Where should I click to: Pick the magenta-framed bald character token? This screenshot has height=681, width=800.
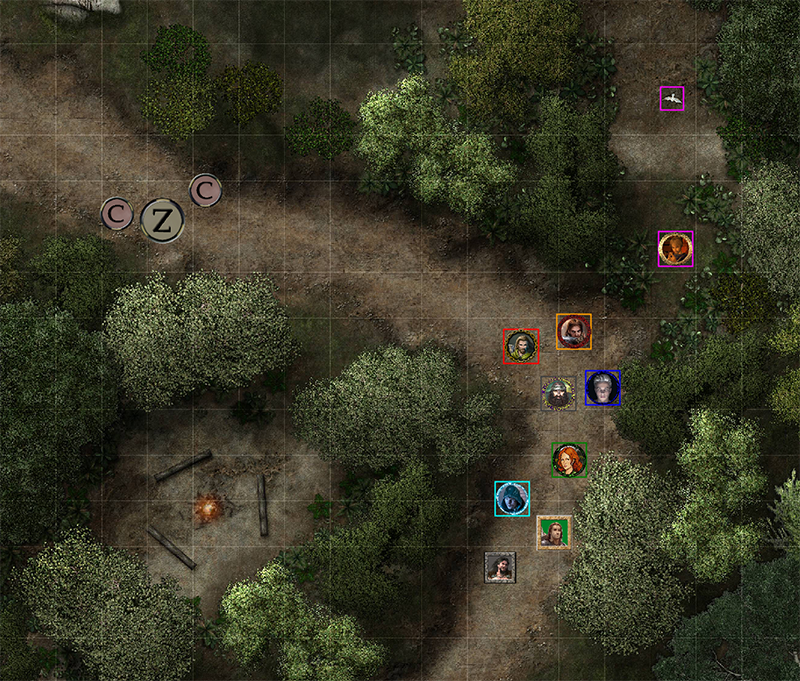point(676,249)
